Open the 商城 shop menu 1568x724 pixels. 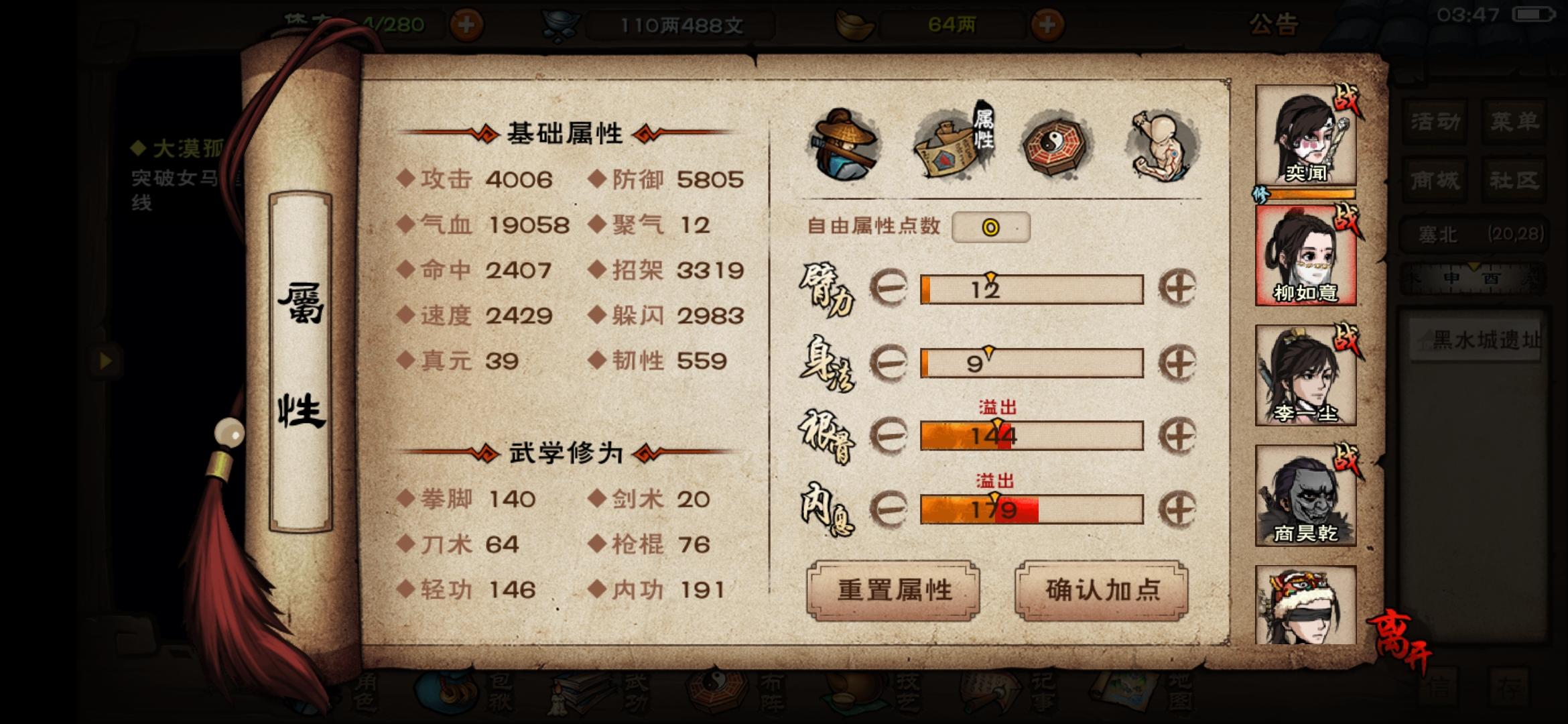[1435, 180]
